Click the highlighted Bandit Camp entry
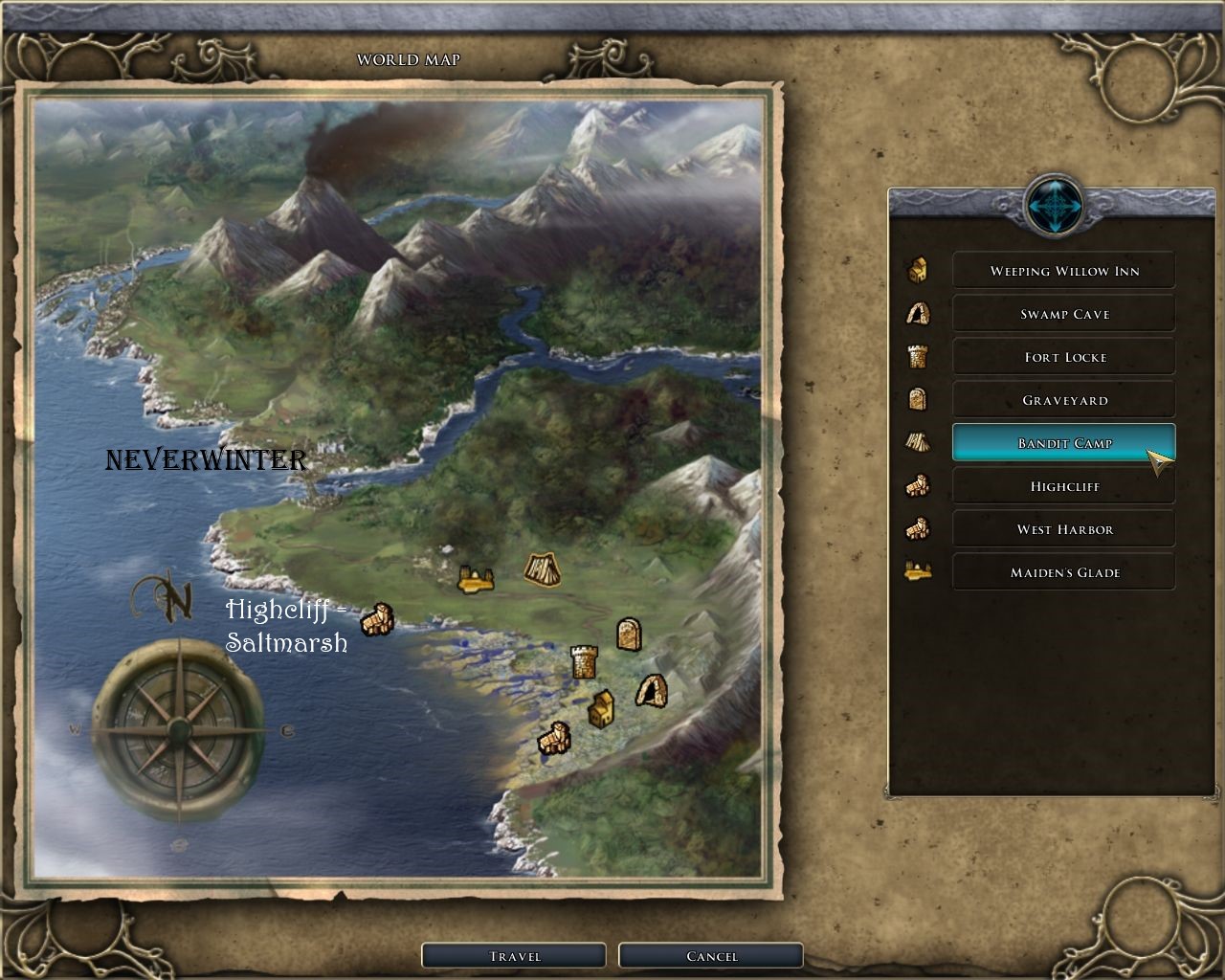1225x980 pixels. [1063, 443]
